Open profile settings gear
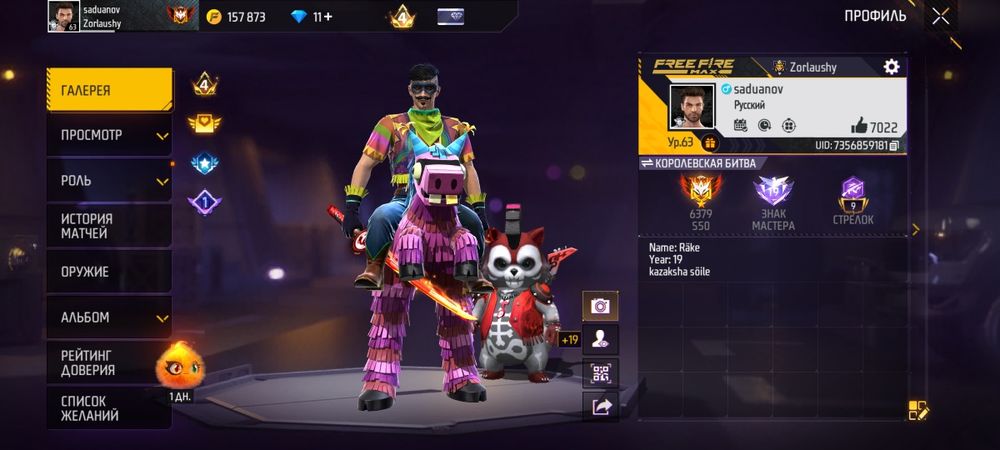1000x450 pixels. tap(891, 67)
